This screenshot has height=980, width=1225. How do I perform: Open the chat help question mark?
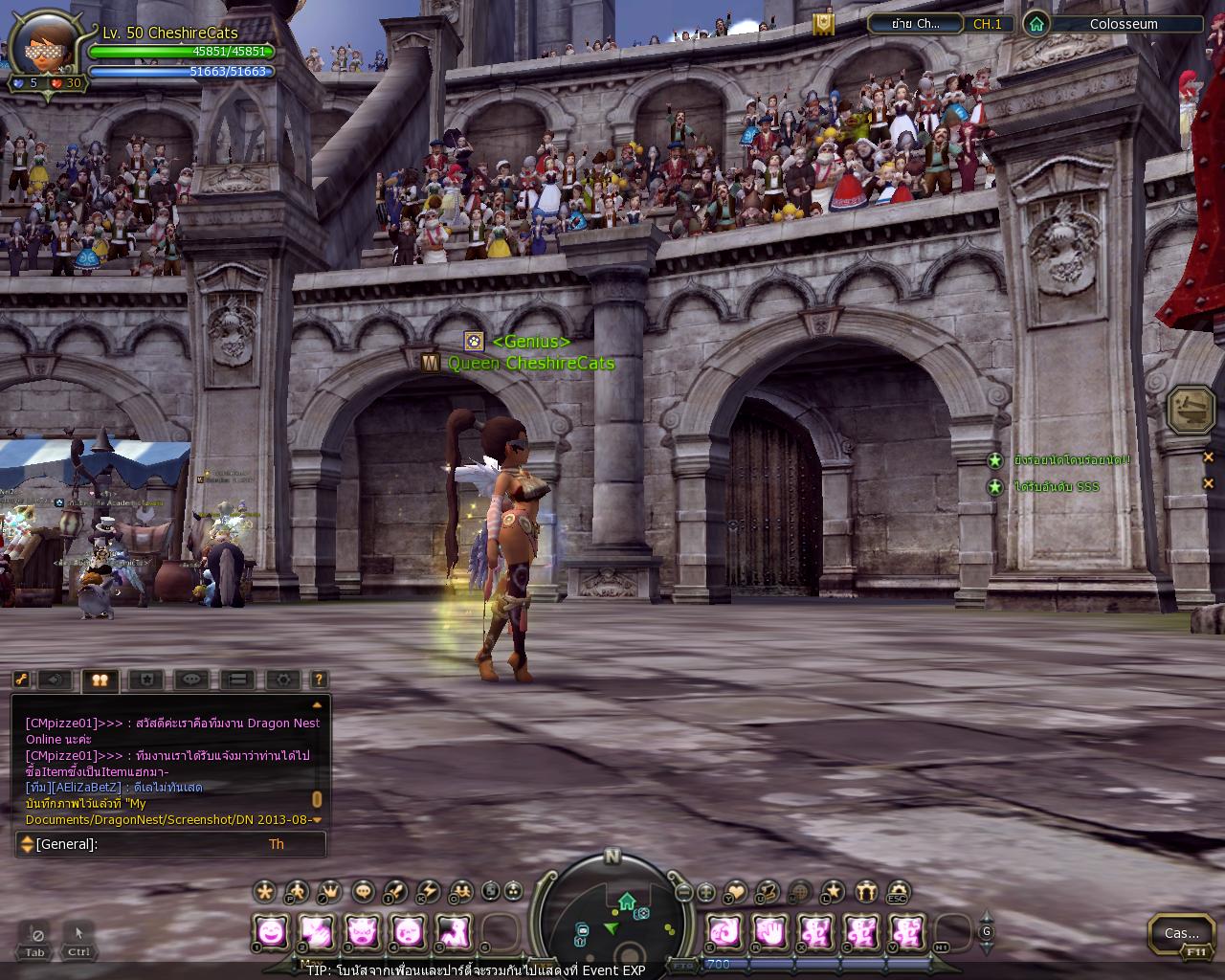click(320, 679)
